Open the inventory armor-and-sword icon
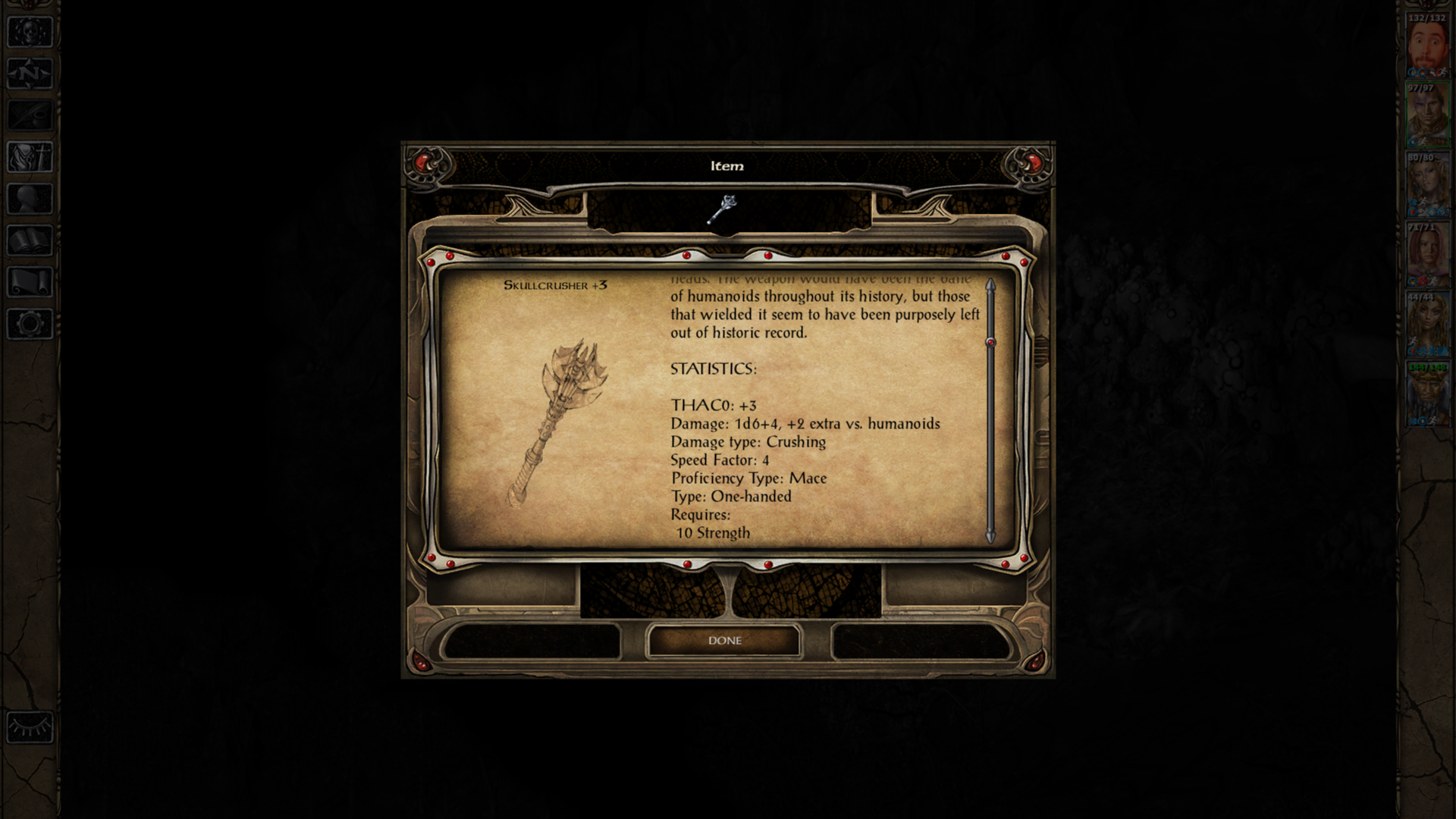Screen dimensions: 1456x819 [x=30, y=158]
